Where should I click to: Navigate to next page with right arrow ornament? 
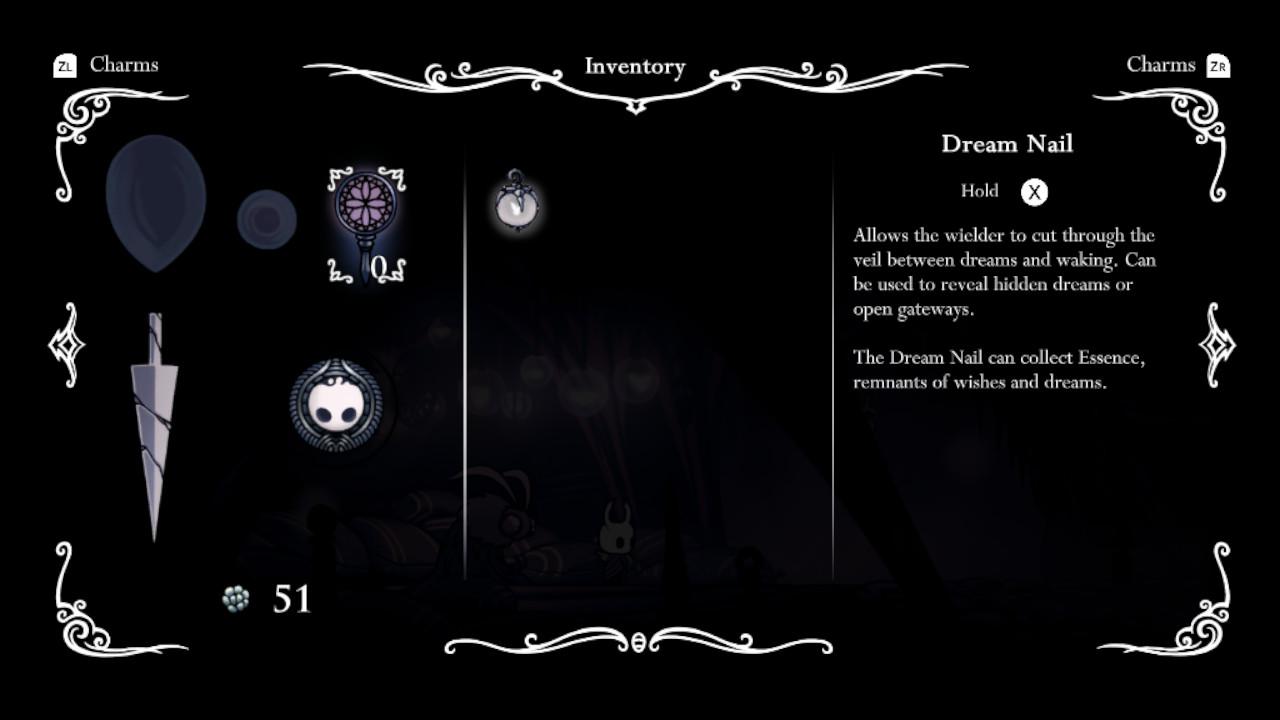tap(1216, 347)
